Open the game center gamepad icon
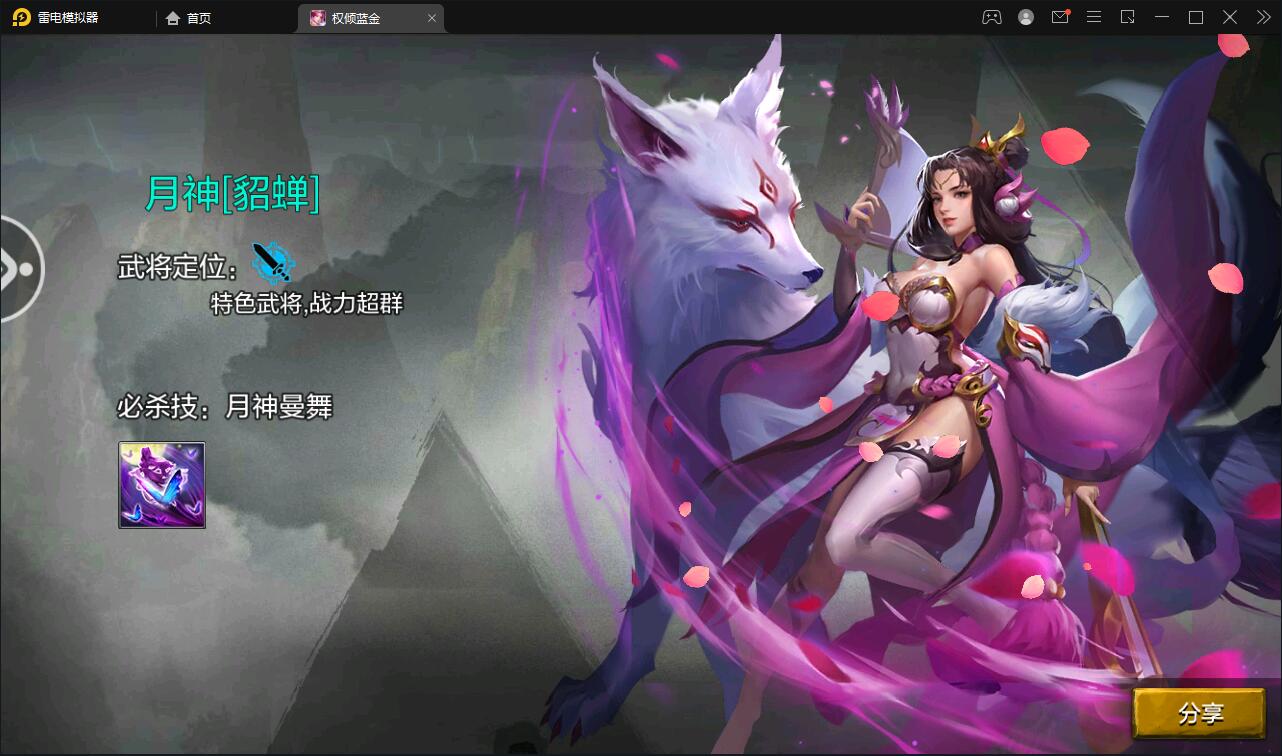The image size is (1282, 756). (x=991, y=17)
